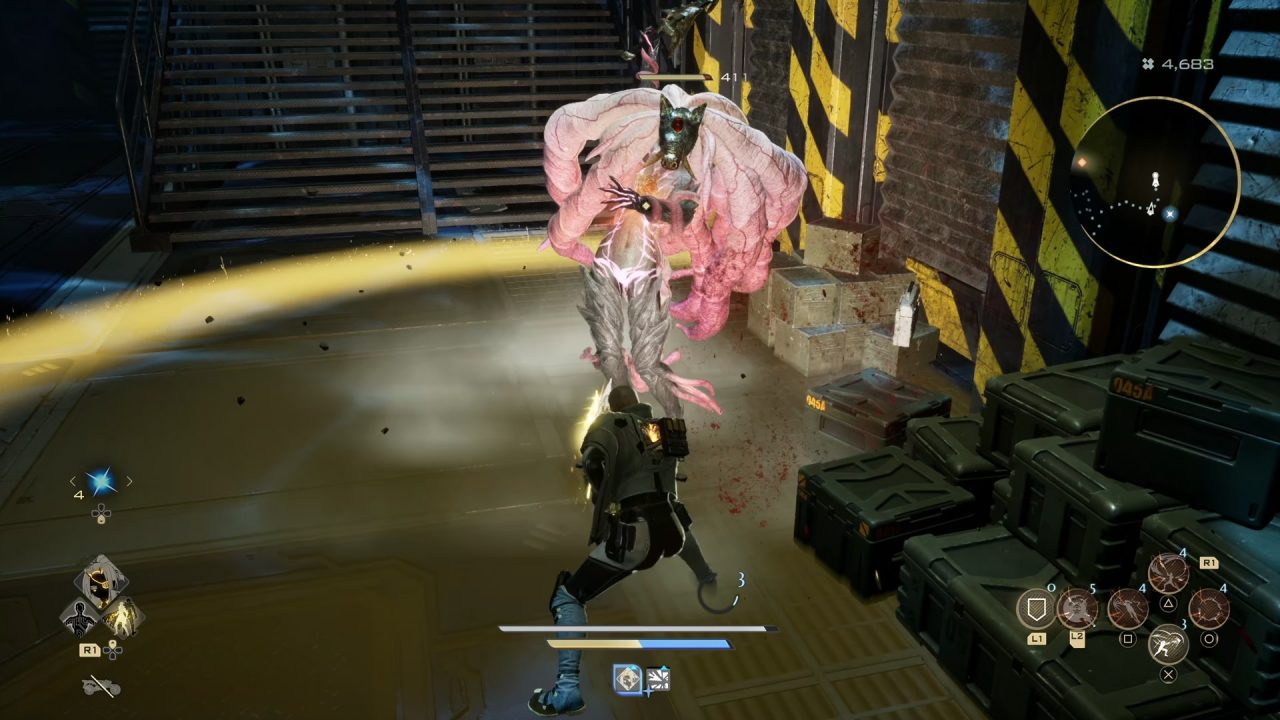
Task: Click the left arrow on item selector
Action: pos(73,481)
